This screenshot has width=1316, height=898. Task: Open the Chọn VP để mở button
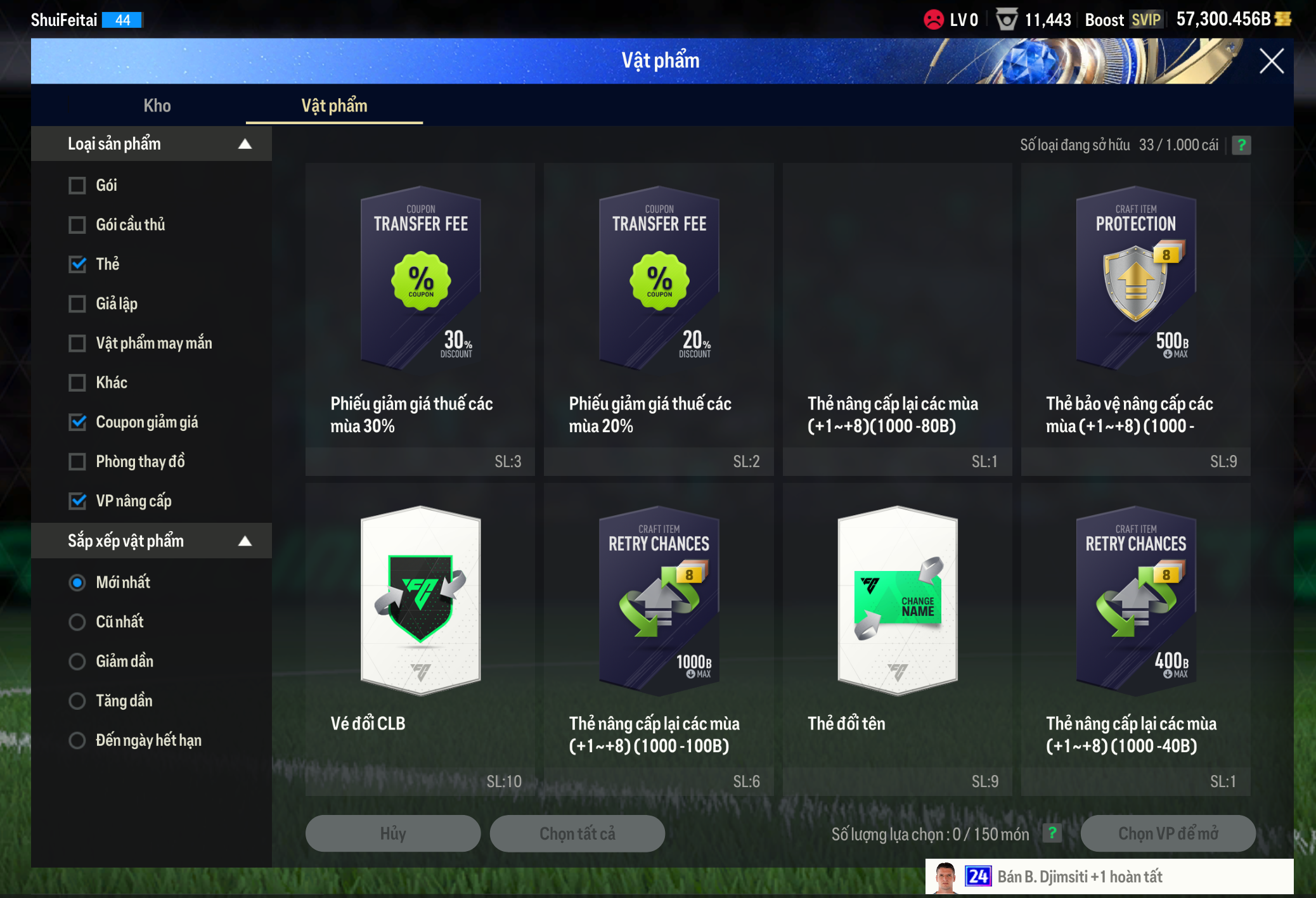tap(1168, 833)
